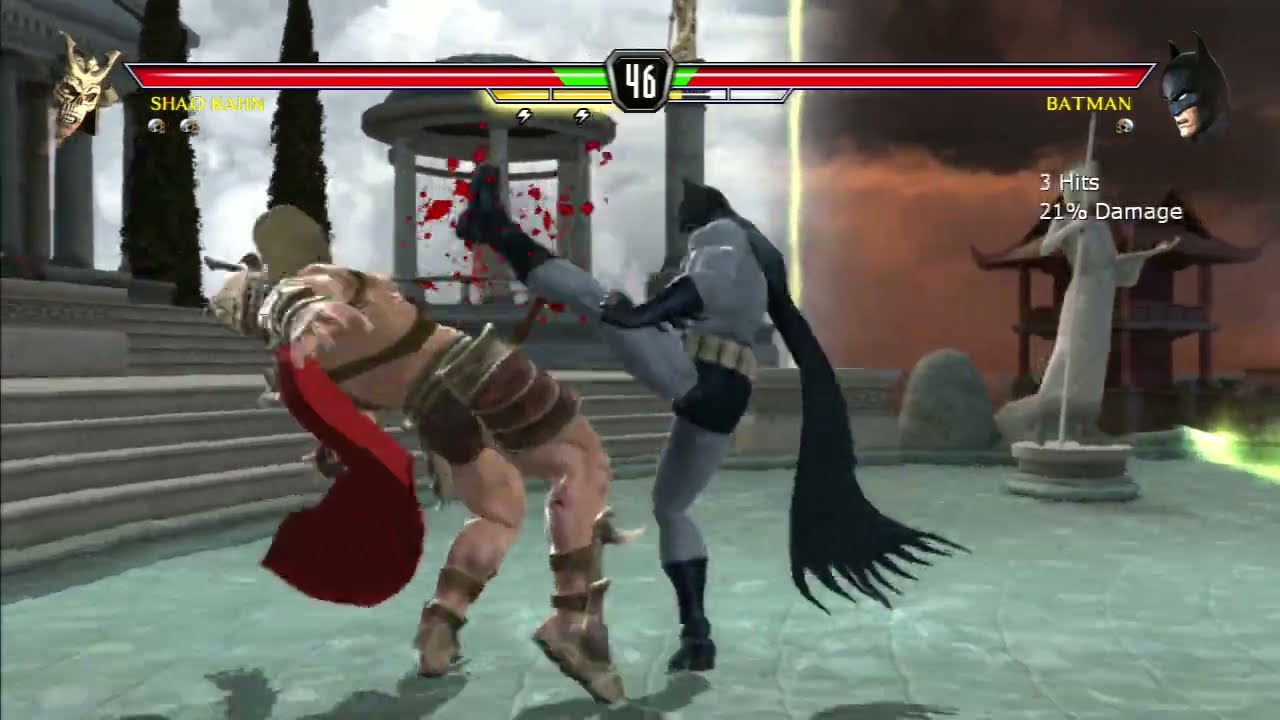Click the 3 Hits combo counter text
Screen dimensions: 1280x720
1068,183
